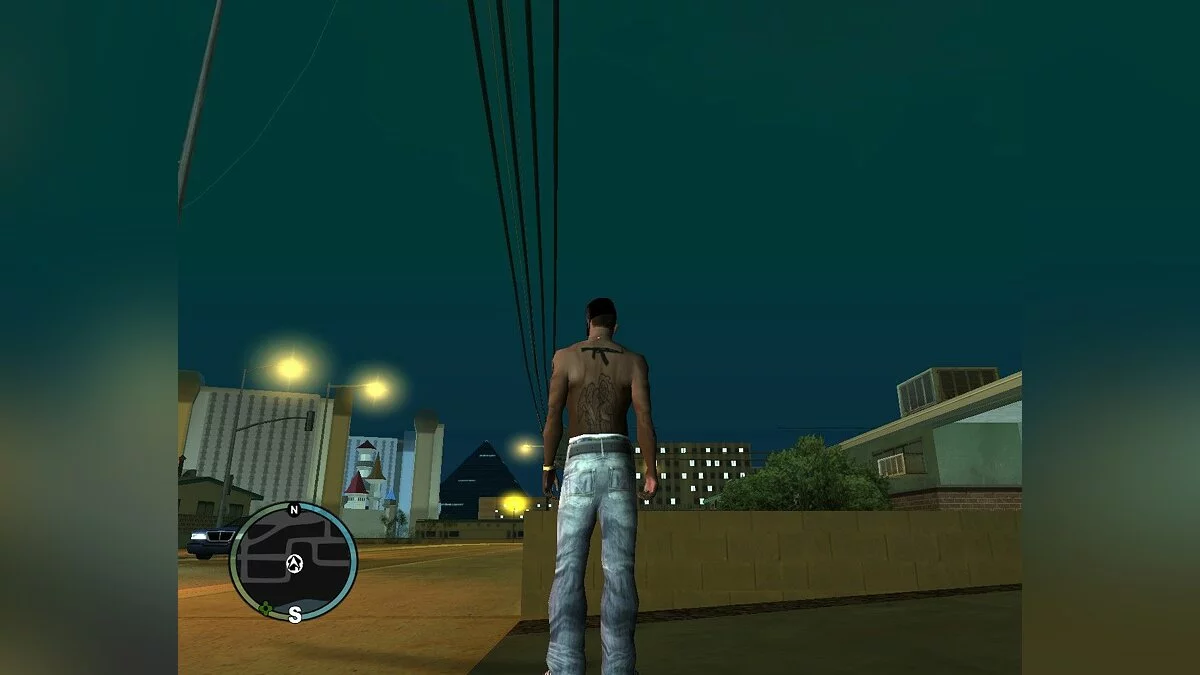This screenshot has width=1200, height=675.
Task: Click the player arrow on the minimap
Action: click(x=294, y=564)
